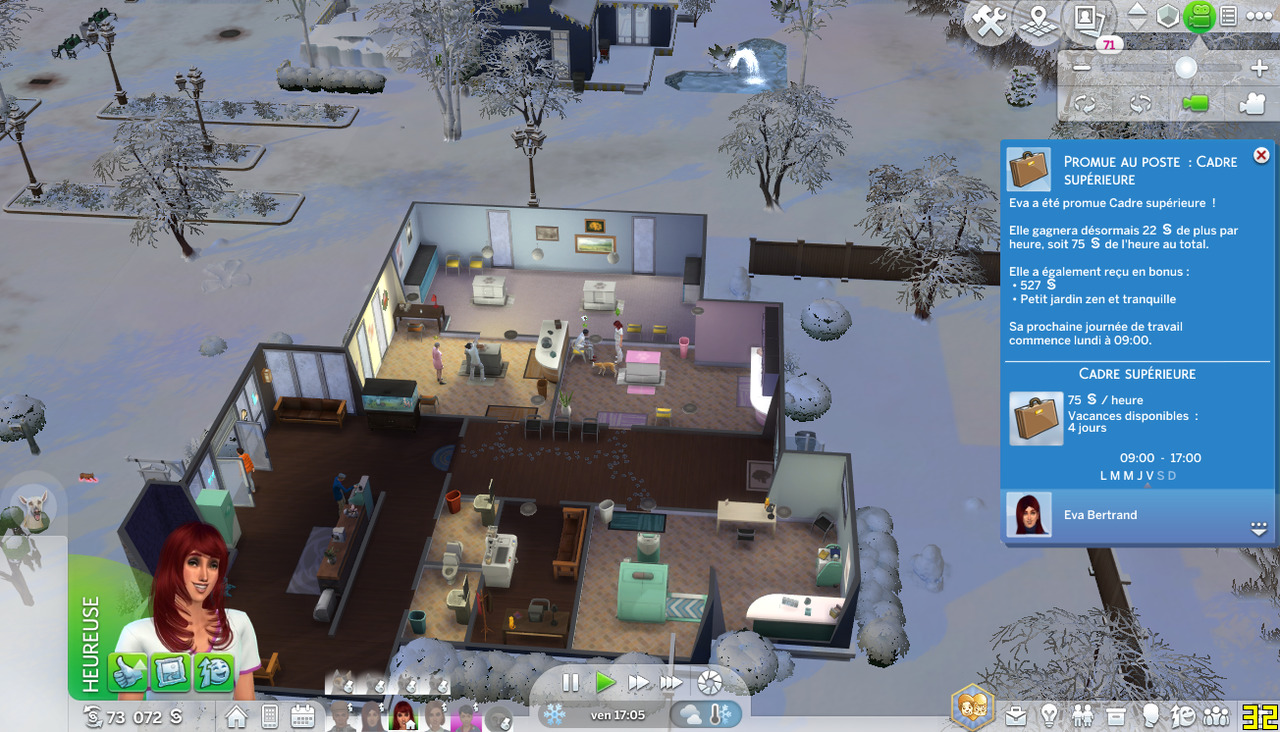1280x732 pixels.
Task: Open the phone from the bottom bar
Action: coord(269,716)
